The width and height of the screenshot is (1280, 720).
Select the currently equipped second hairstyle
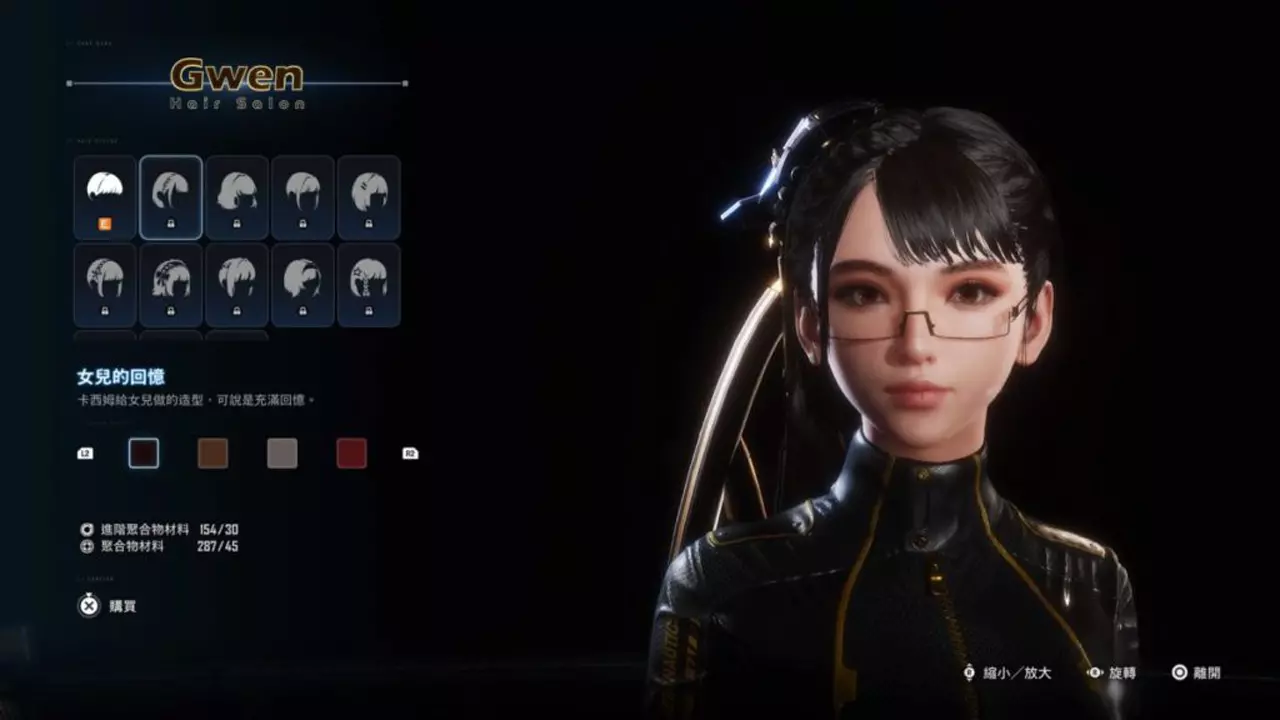171,197
